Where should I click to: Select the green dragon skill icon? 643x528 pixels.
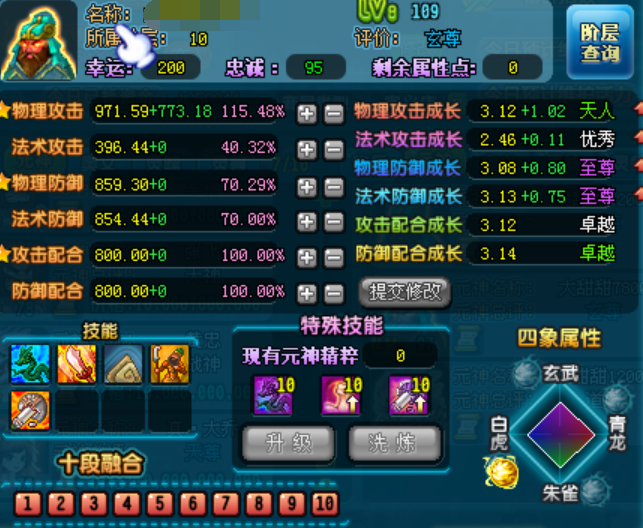click(29, 365)
